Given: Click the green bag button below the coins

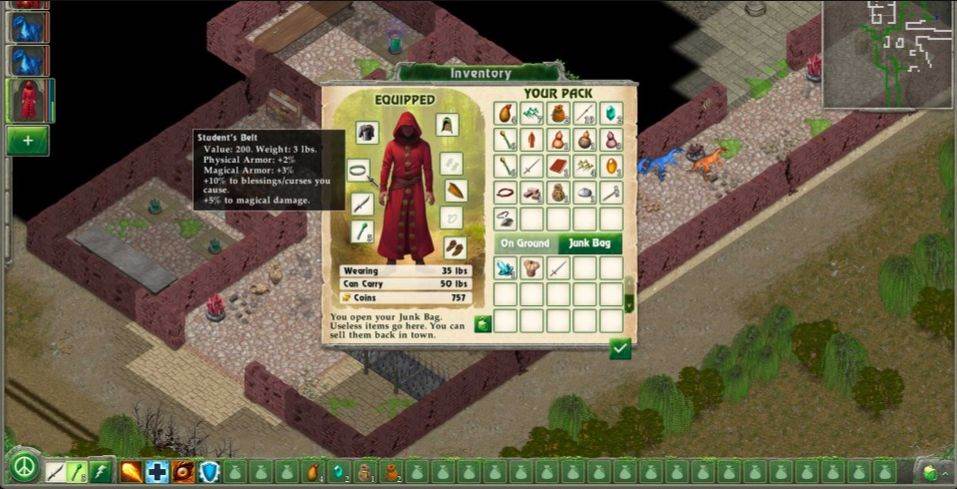Looking at the screenshot, I should 483,323.
